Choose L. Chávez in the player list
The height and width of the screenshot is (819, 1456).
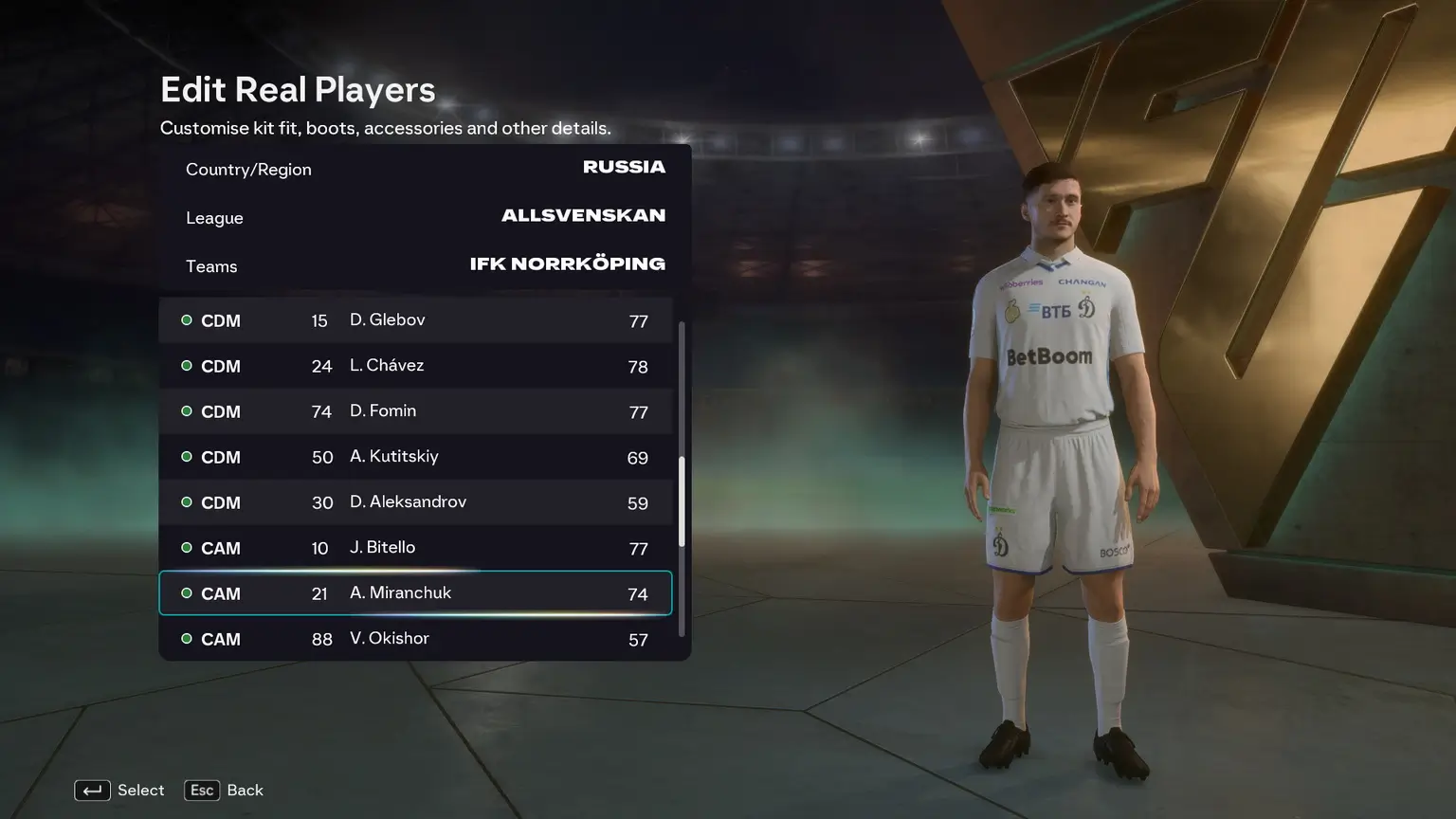point(415,366)
